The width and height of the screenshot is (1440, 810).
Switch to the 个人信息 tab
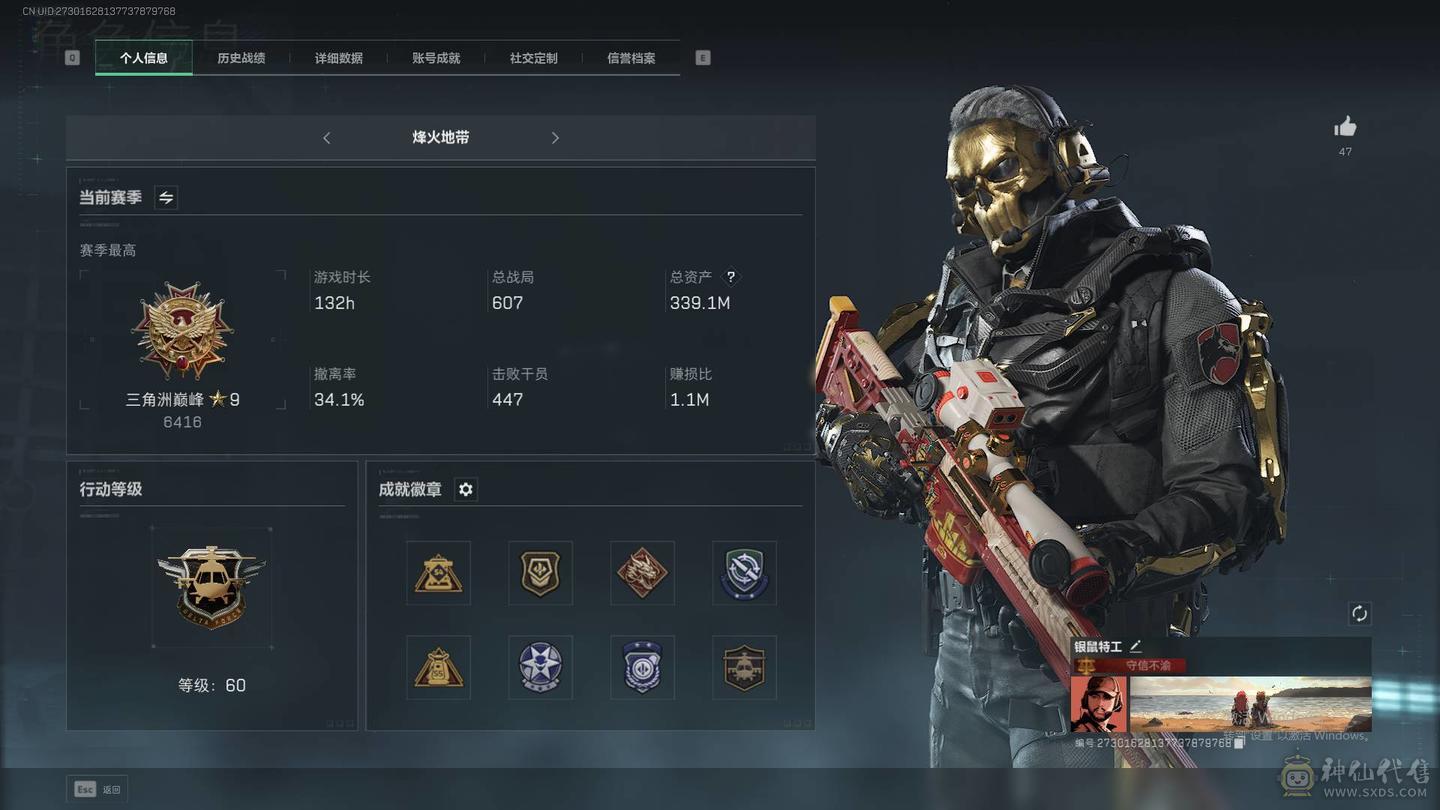point(144,58)
